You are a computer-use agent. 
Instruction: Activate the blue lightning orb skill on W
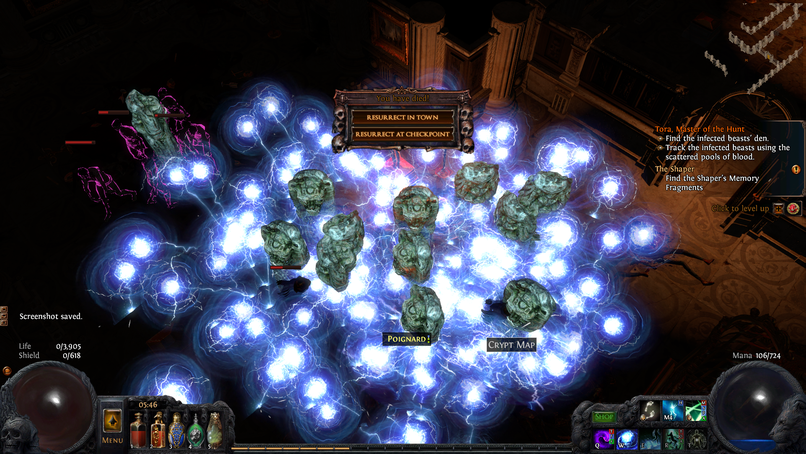click(x=628, y=439)
